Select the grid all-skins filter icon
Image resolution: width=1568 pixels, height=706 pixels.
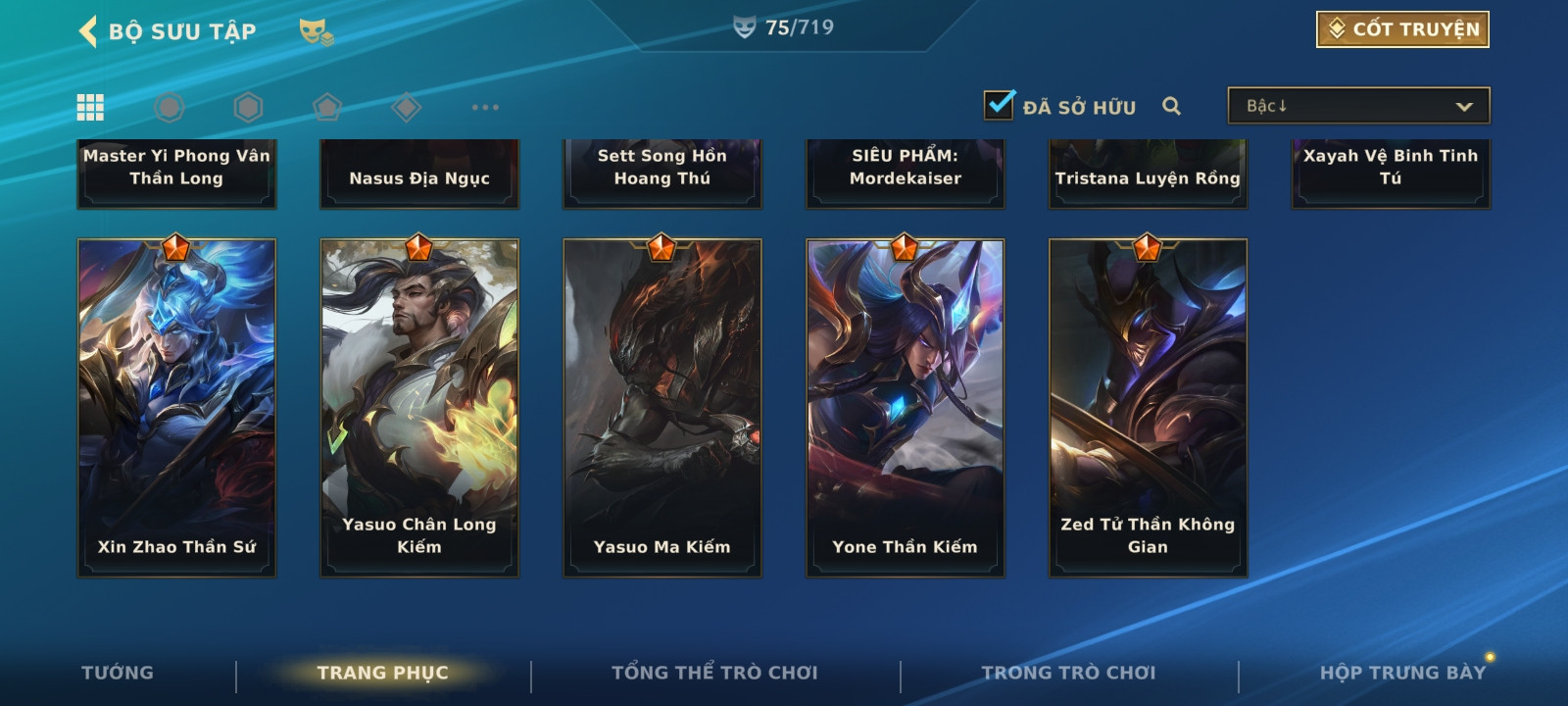90,107
